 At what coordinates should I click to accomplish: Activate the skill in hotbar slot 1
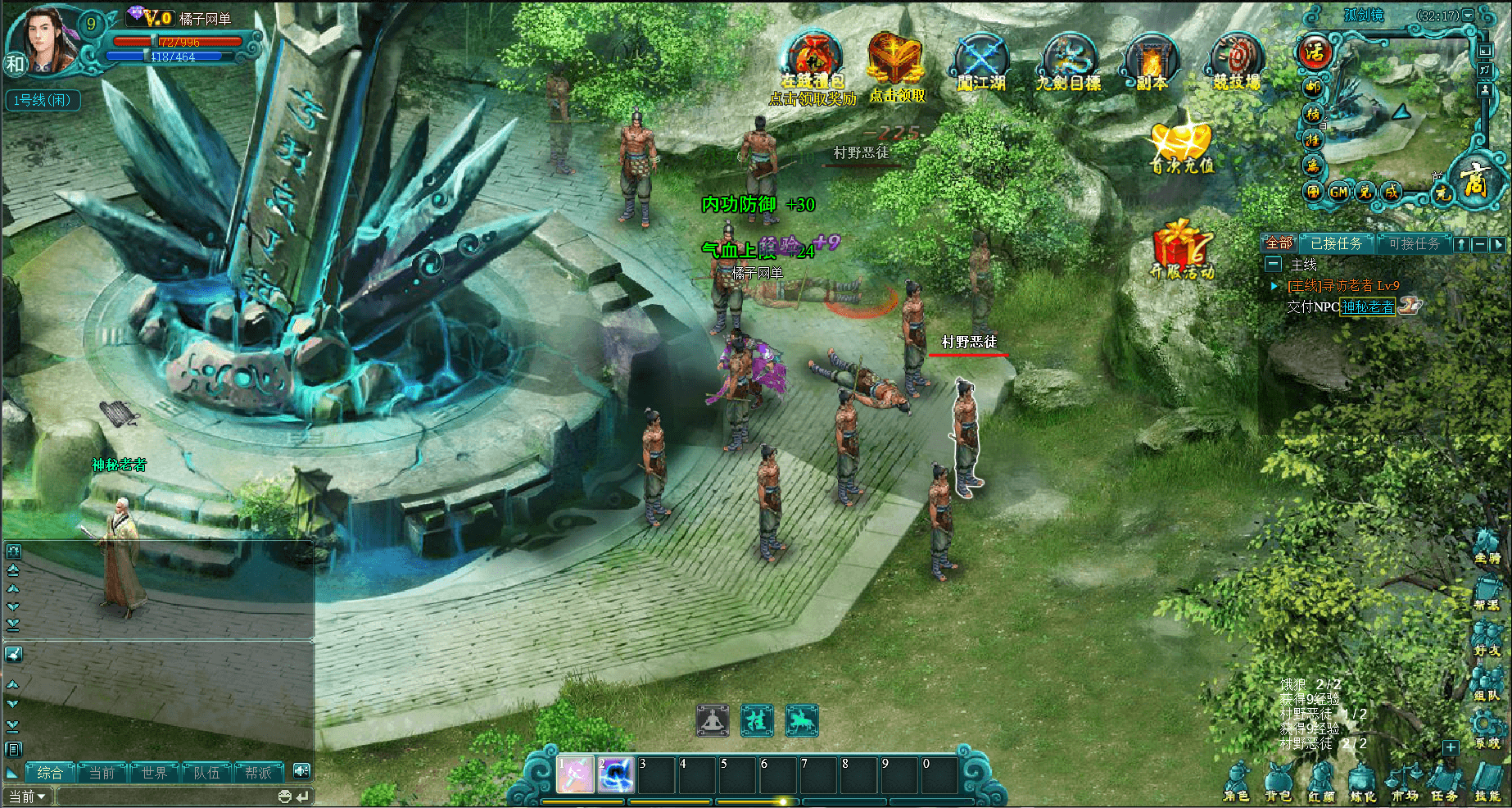tap(575, 774)
